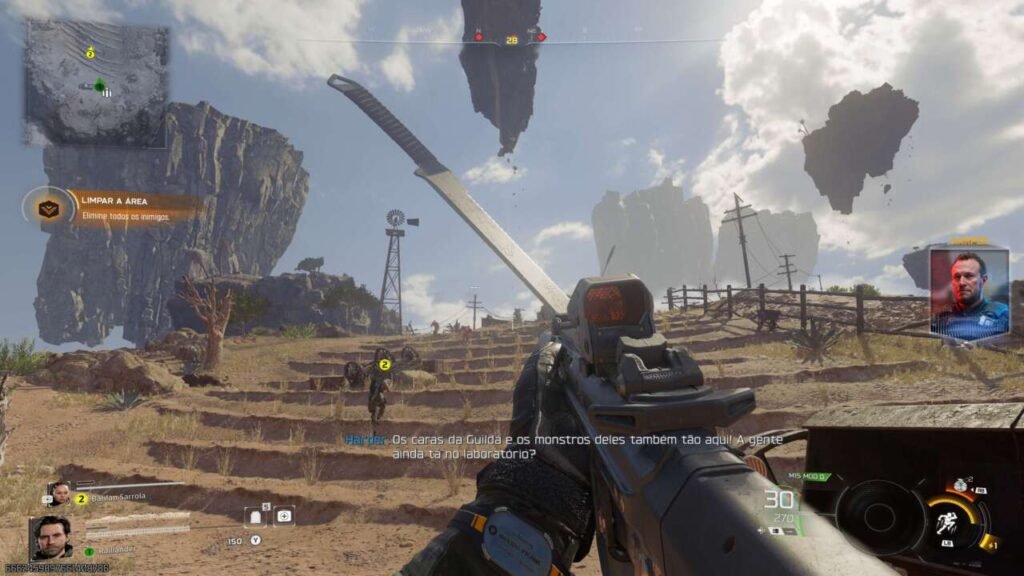Select the yellow teammate marker on the minimap
Viewport: 1024px width, 576px height.
tap(90, 52)
